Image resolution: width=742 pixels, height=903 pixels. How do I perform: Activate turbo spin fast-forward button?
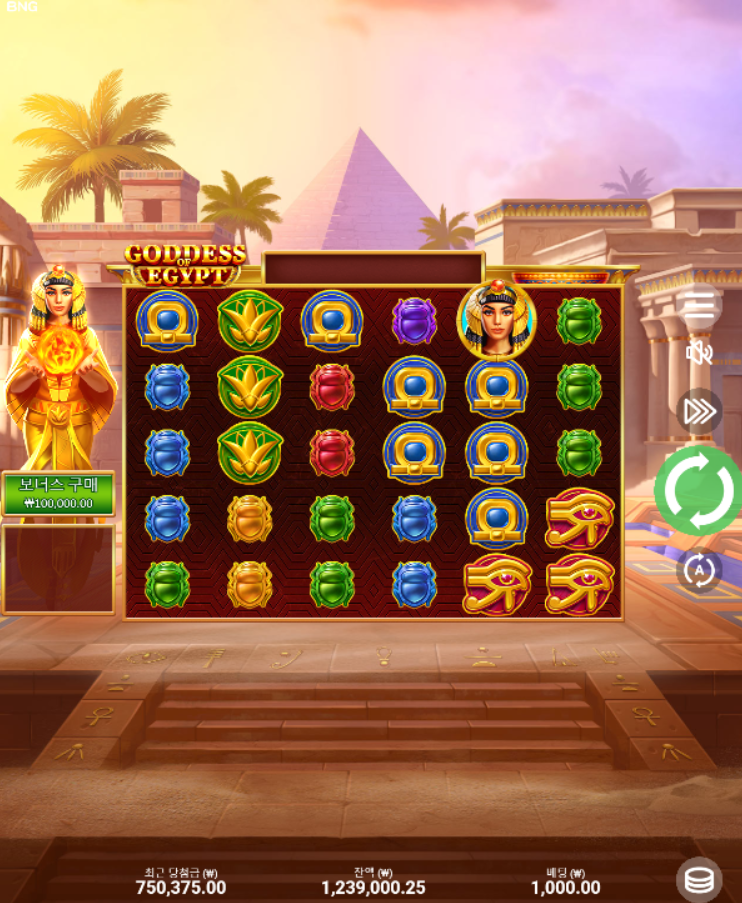pos(699,411)
